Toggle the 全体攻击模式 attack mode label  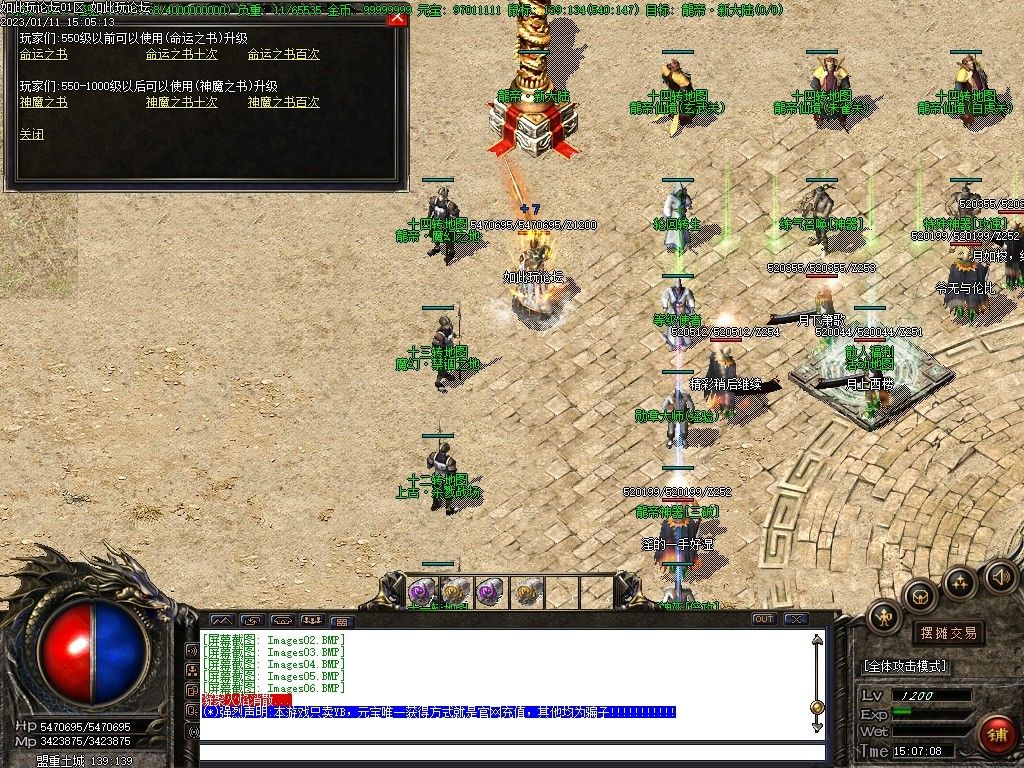coord(905,666)
